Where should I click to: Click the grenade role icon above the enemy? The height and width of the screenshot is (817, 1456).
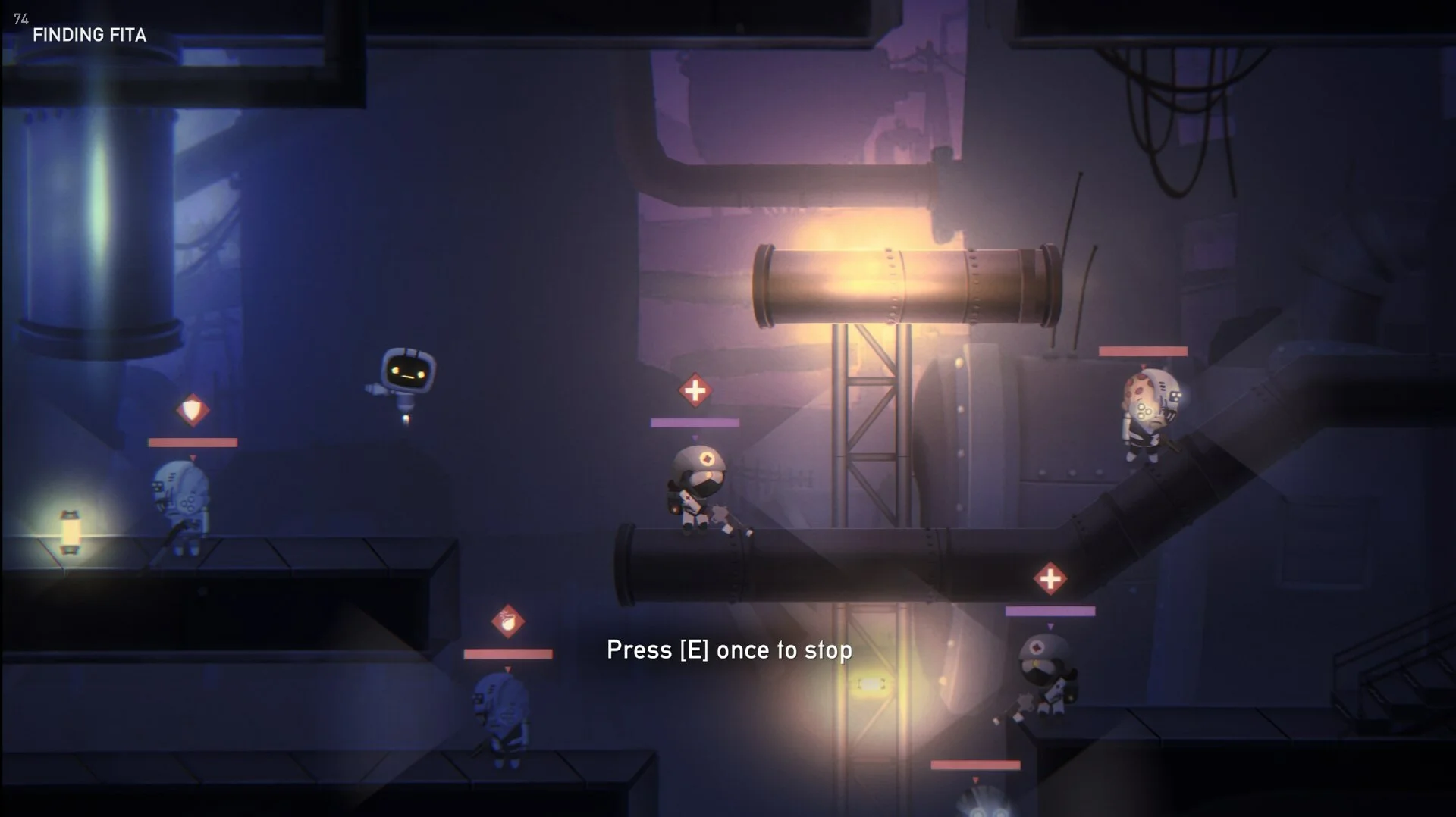coord(508,621)
